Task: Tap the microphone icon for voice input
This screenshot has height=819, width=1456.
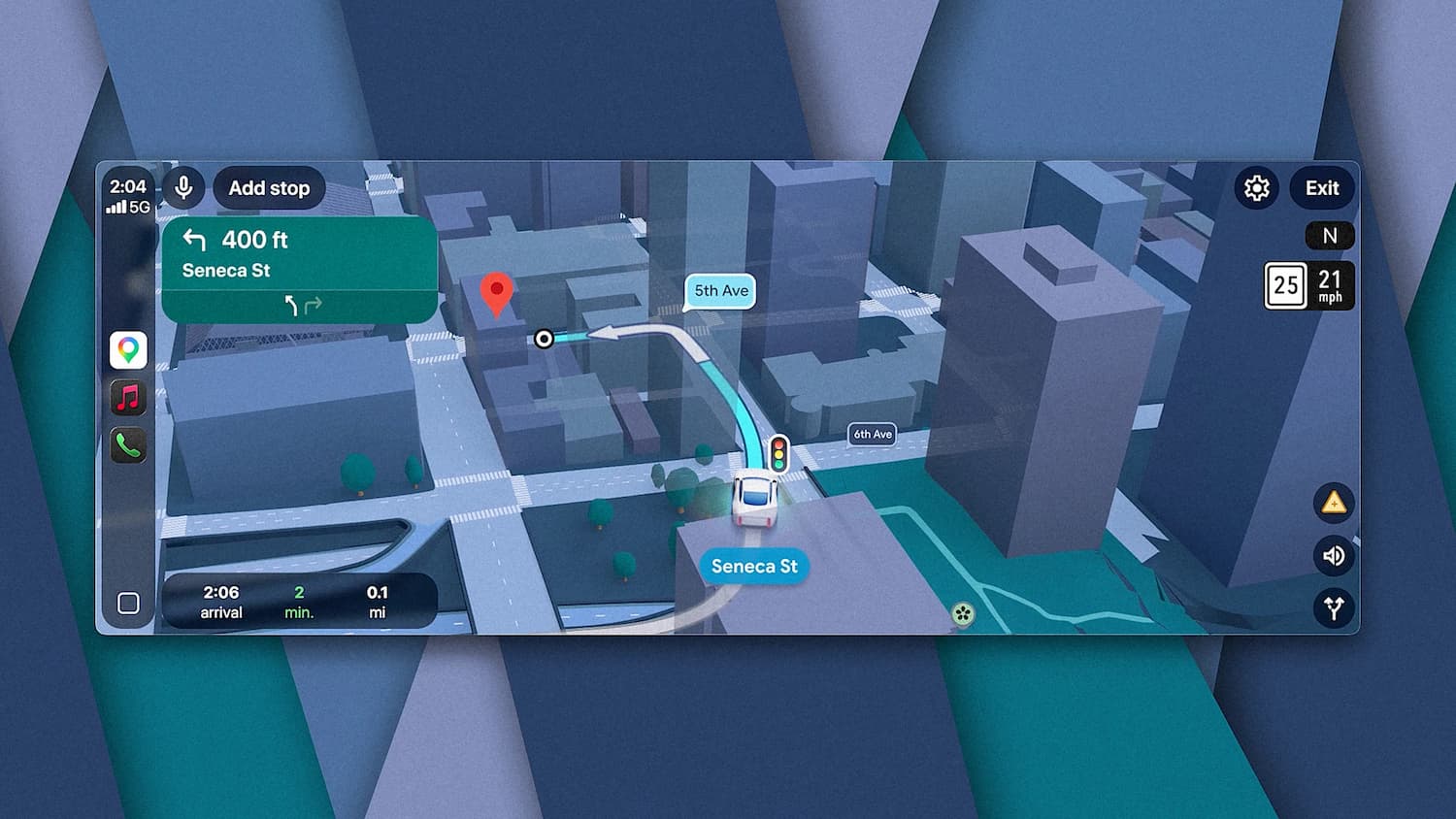Action: (184, 188)
